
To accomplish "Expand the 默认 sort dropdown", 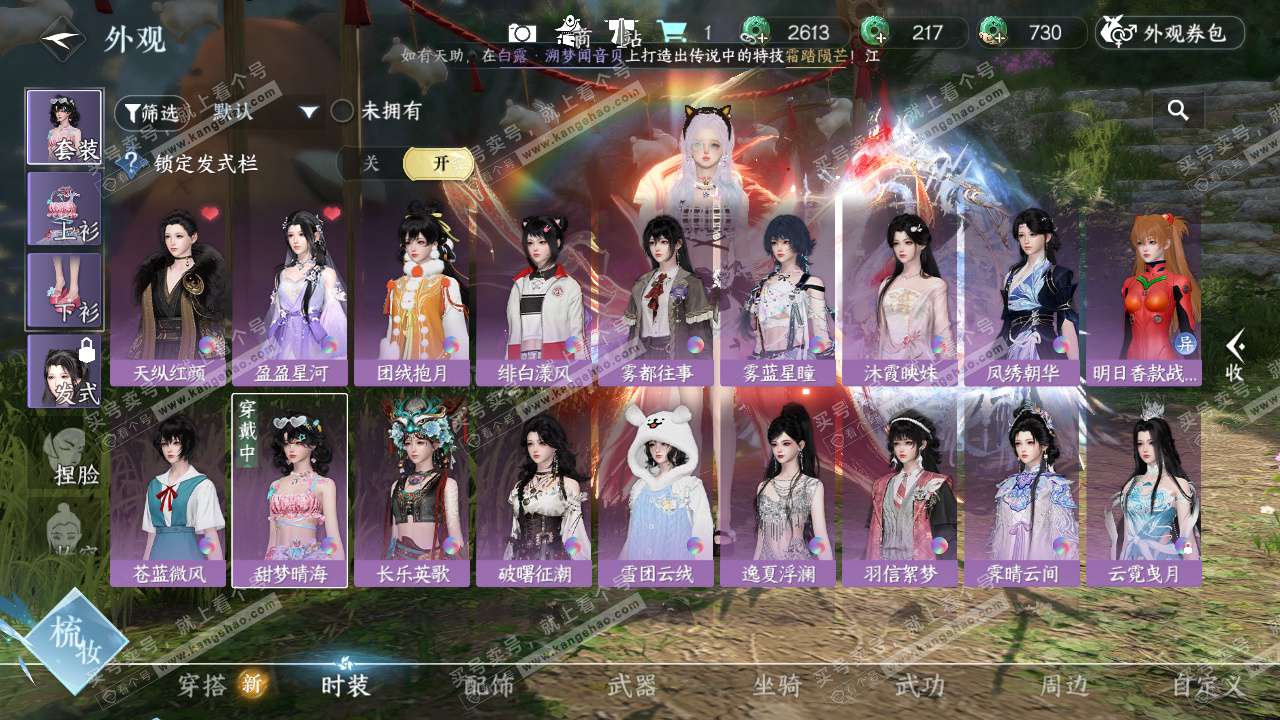I will (x=264, y=112).
